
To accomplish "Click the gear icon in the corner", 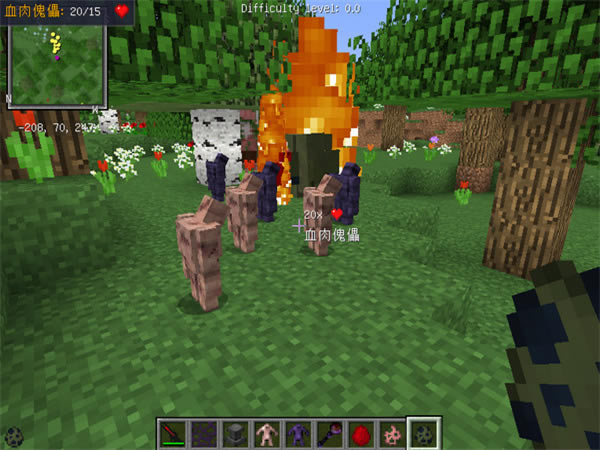I will tap(14, 436).
